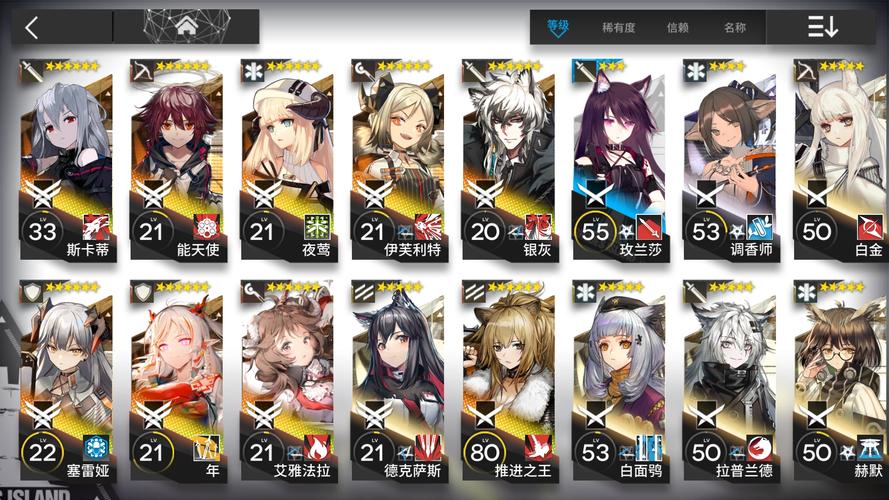The height and width of the screenshot is (500, 889).
Task: Select operator card 银灰
Action: [x=509, y=160]
